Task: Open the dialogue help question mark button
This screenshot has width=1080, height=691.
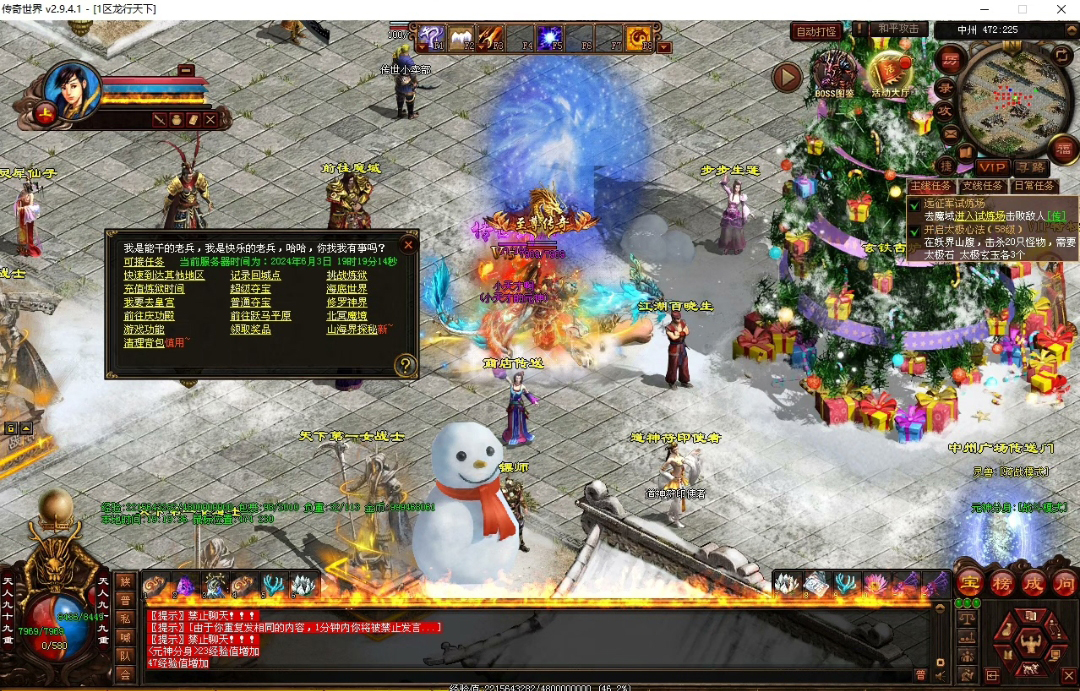Action: tap(404, 365)
